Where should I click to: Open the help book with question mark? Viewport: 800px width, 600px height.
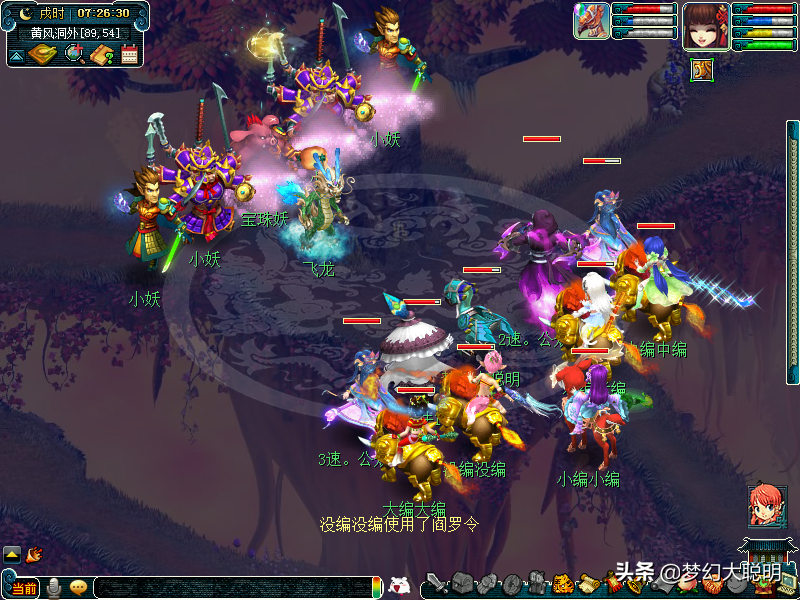[101, 54]
